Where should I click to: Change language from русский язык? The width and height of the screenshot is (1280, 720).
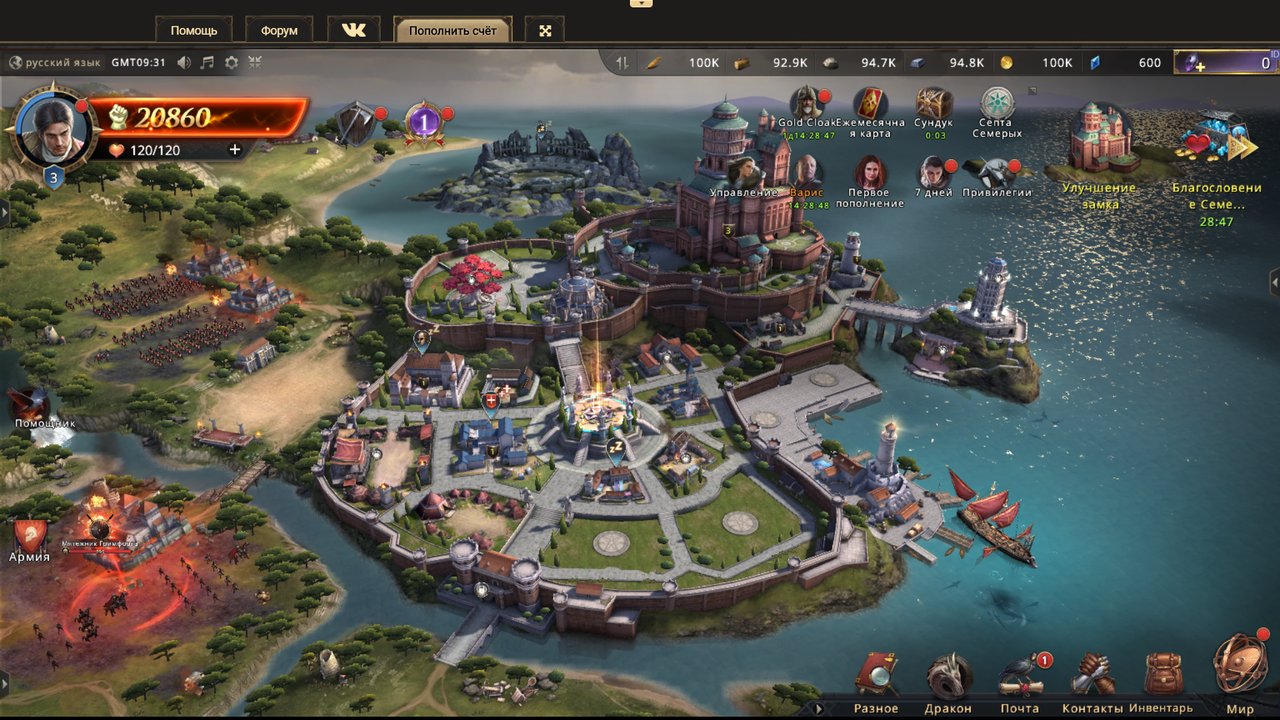pos(56,62)
